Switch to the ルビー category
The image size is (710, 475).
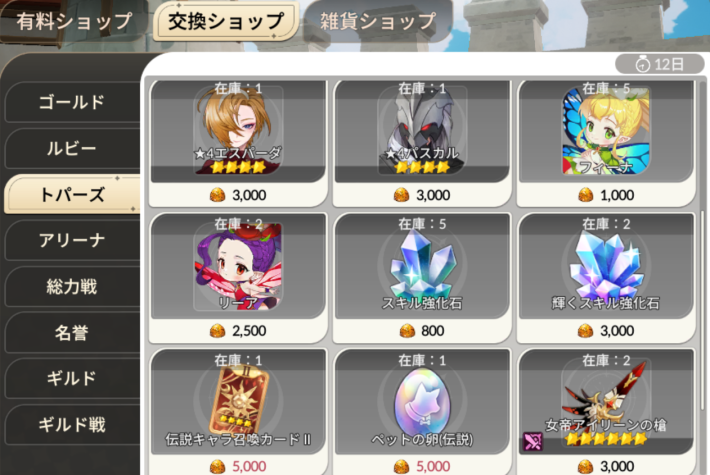tap(71, 148)
